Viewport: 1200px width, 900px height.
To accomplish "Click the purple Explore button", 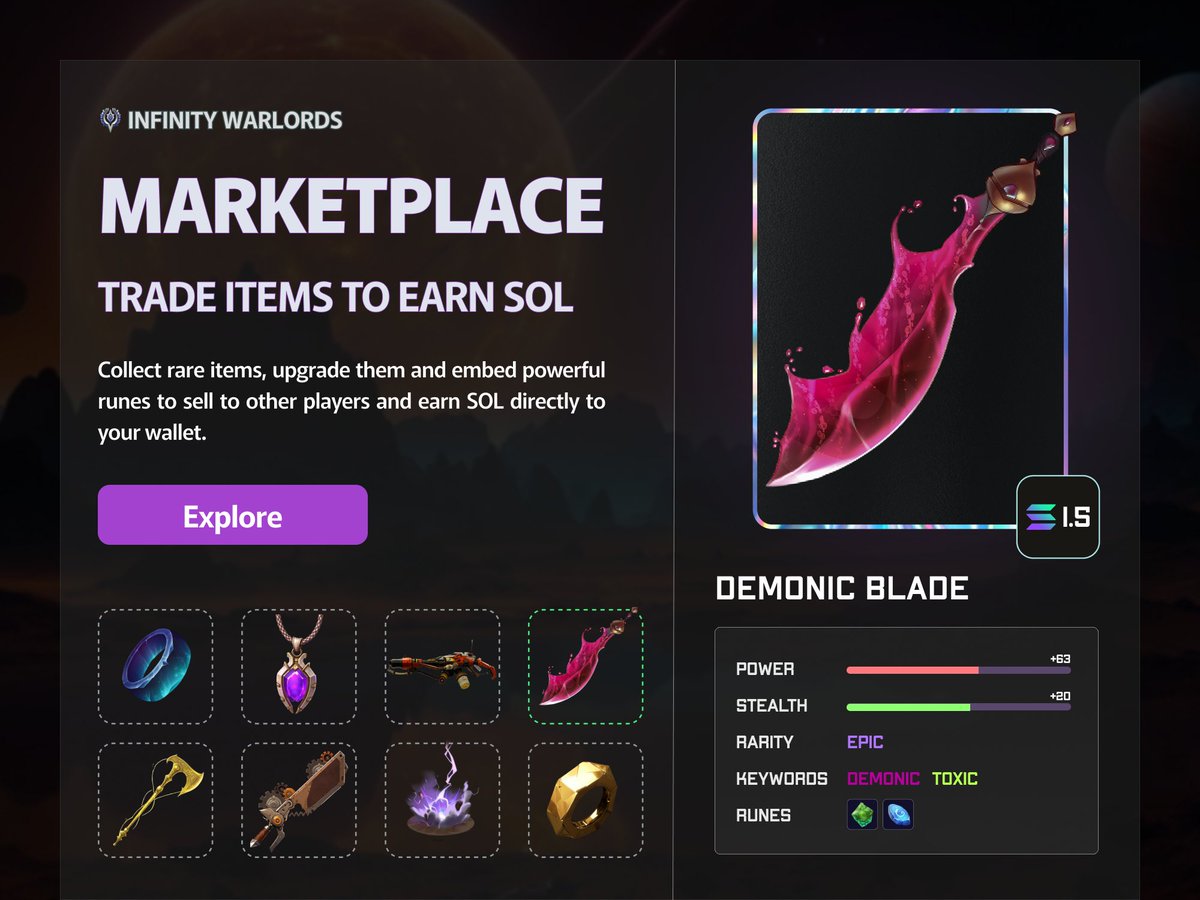I will (x=232, y=515).
